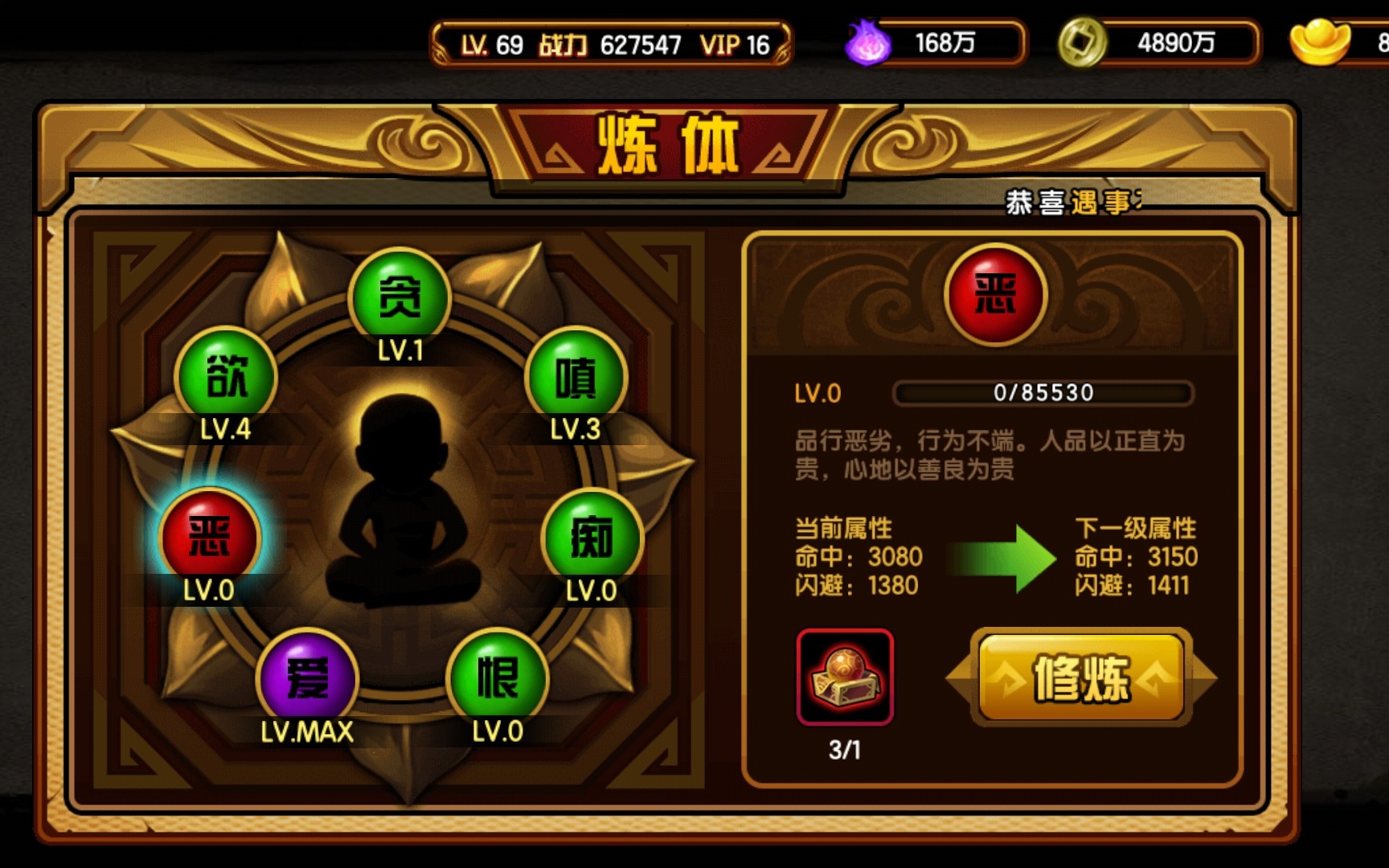Click the experience progress bar showing 0/85530
The width and height of the screenshot is (1389, 868).
[x=1042, y=392]
